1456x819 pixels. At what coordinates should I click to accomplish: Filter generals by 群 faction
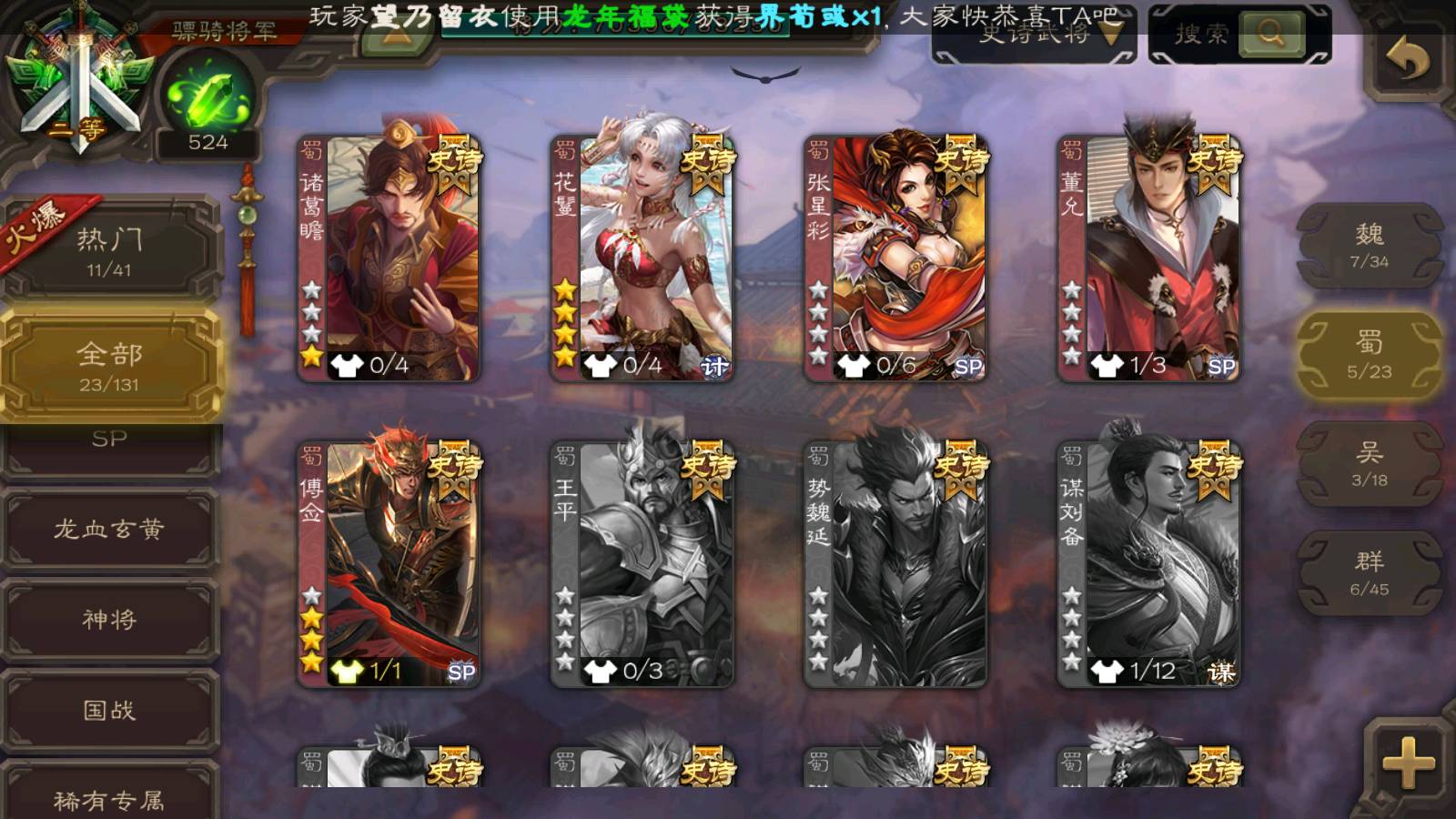(1369, 573)
